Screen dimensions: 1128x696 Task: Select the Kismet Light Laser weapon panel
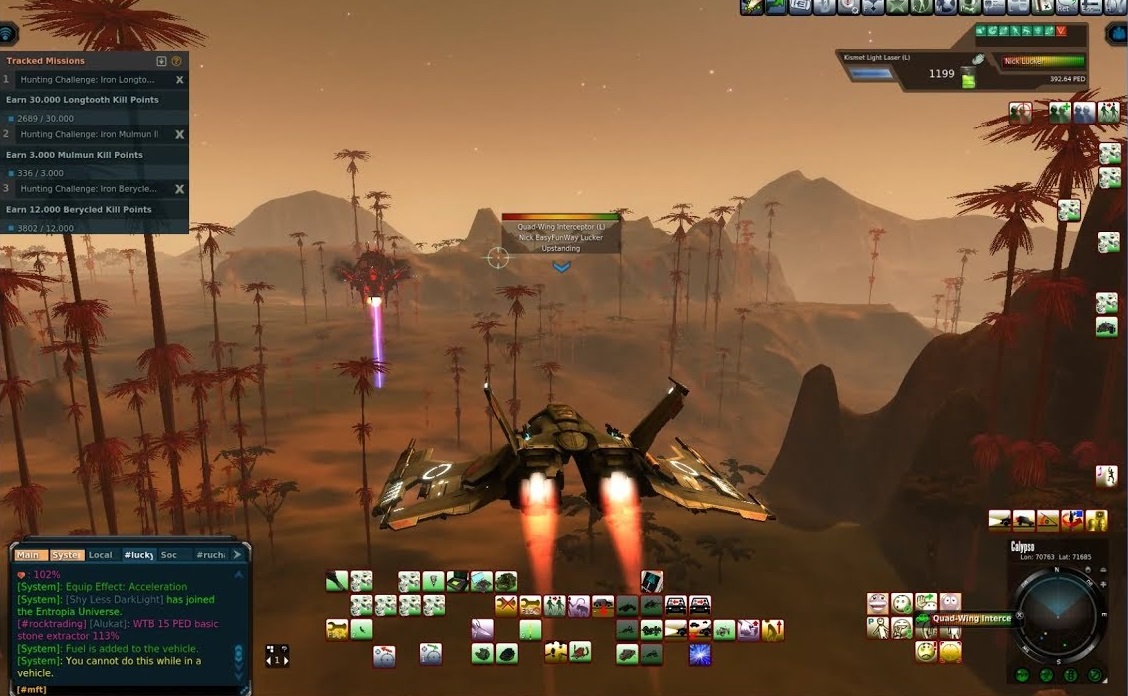click(900, 68)
